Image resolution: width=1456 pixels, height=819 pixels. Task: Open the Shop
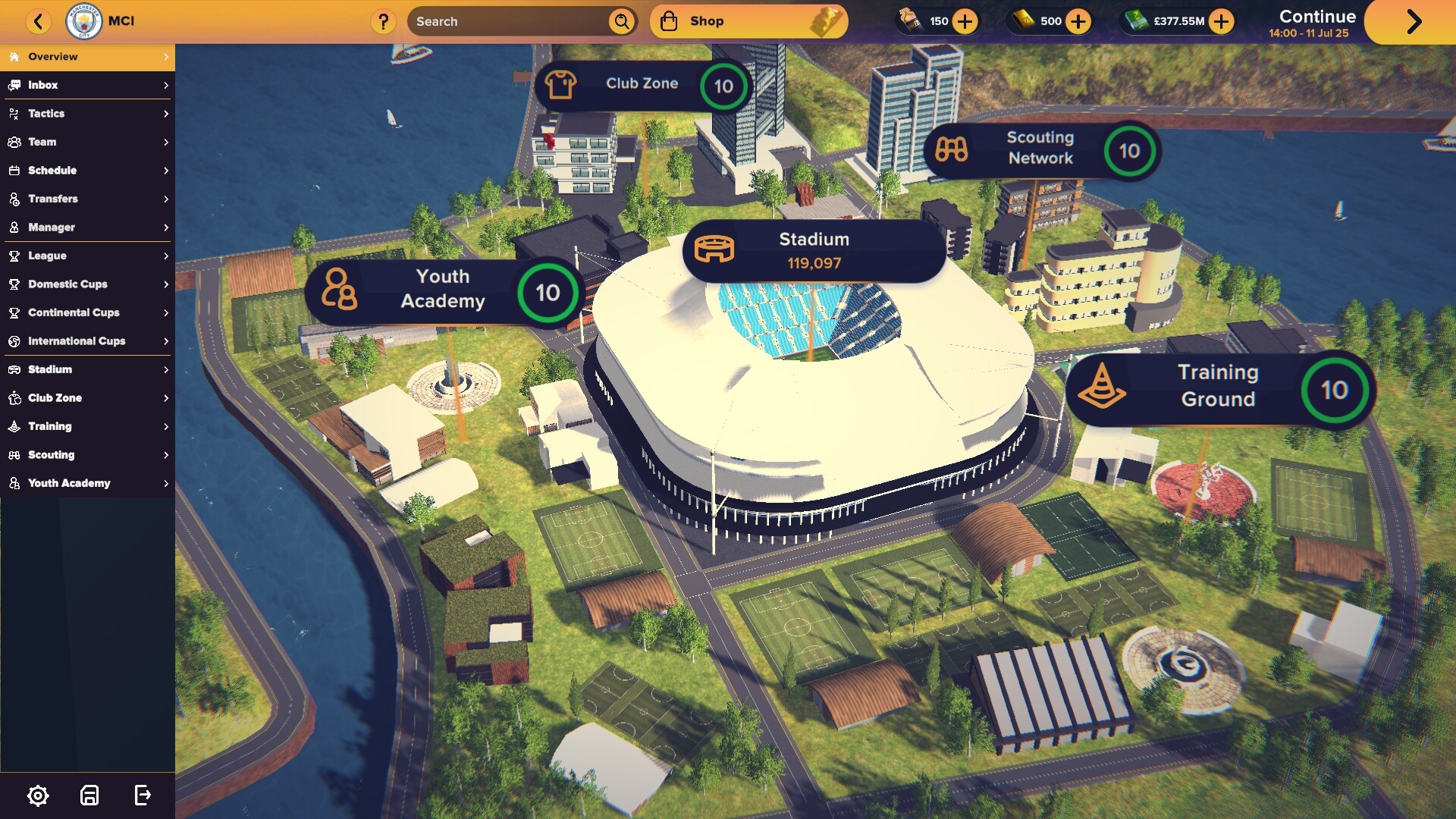pos(747,21)
